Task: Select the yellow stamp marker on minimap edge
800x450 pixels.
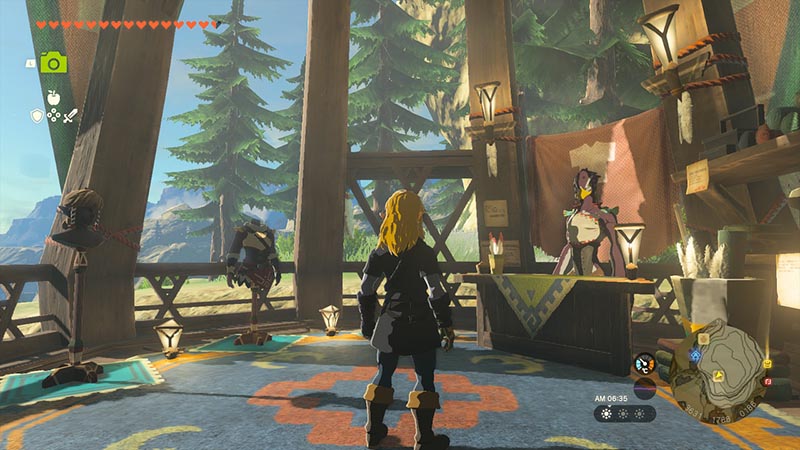Action: pyautogui.click(x=767, y=363)
